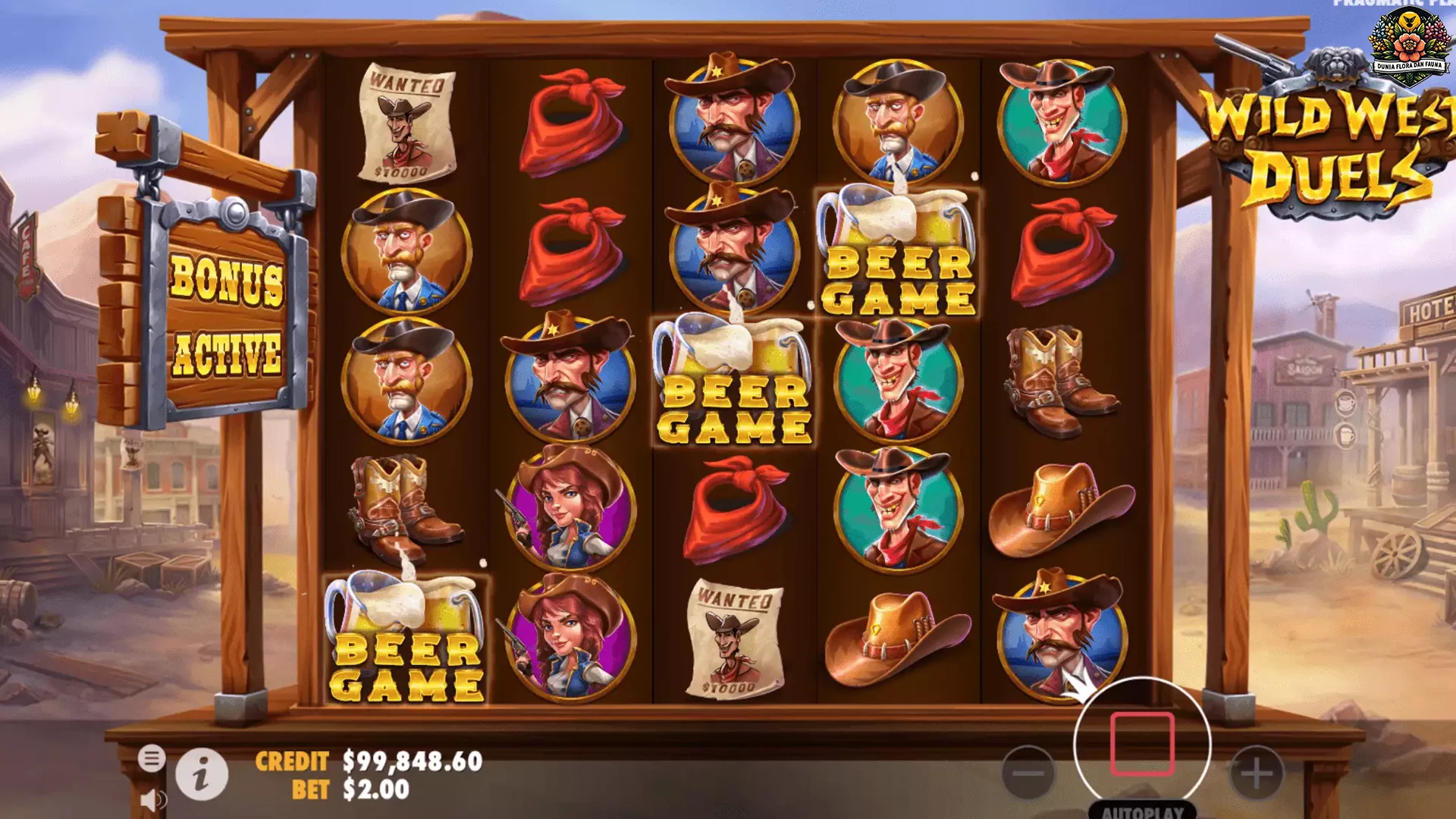The height and width of the screenshot is (819, 1456).
Task: Select the CREDIT balance display
Action: tap(364, 760)
